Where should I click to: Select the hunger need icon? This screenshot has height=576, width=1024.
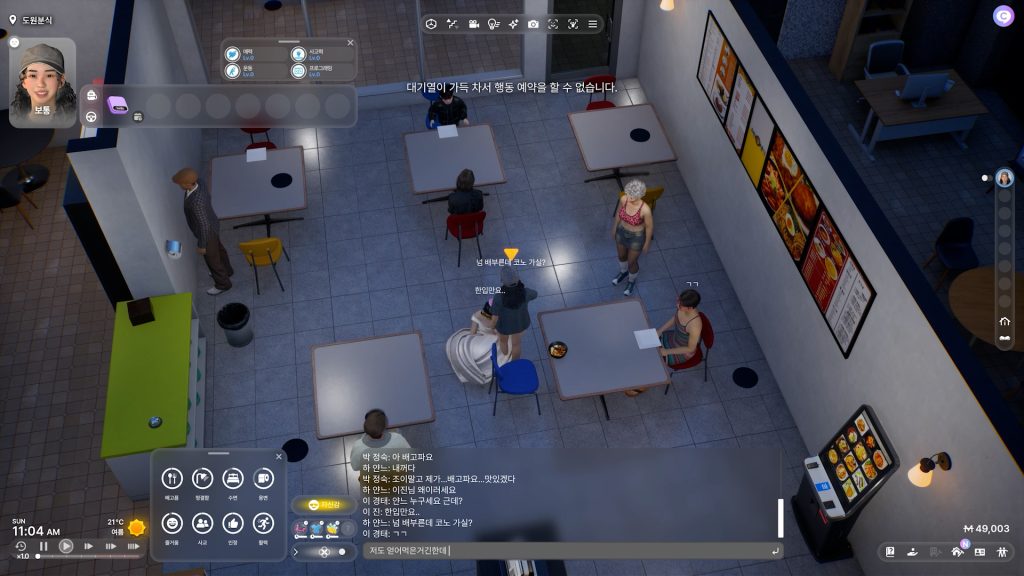(171, 479)
